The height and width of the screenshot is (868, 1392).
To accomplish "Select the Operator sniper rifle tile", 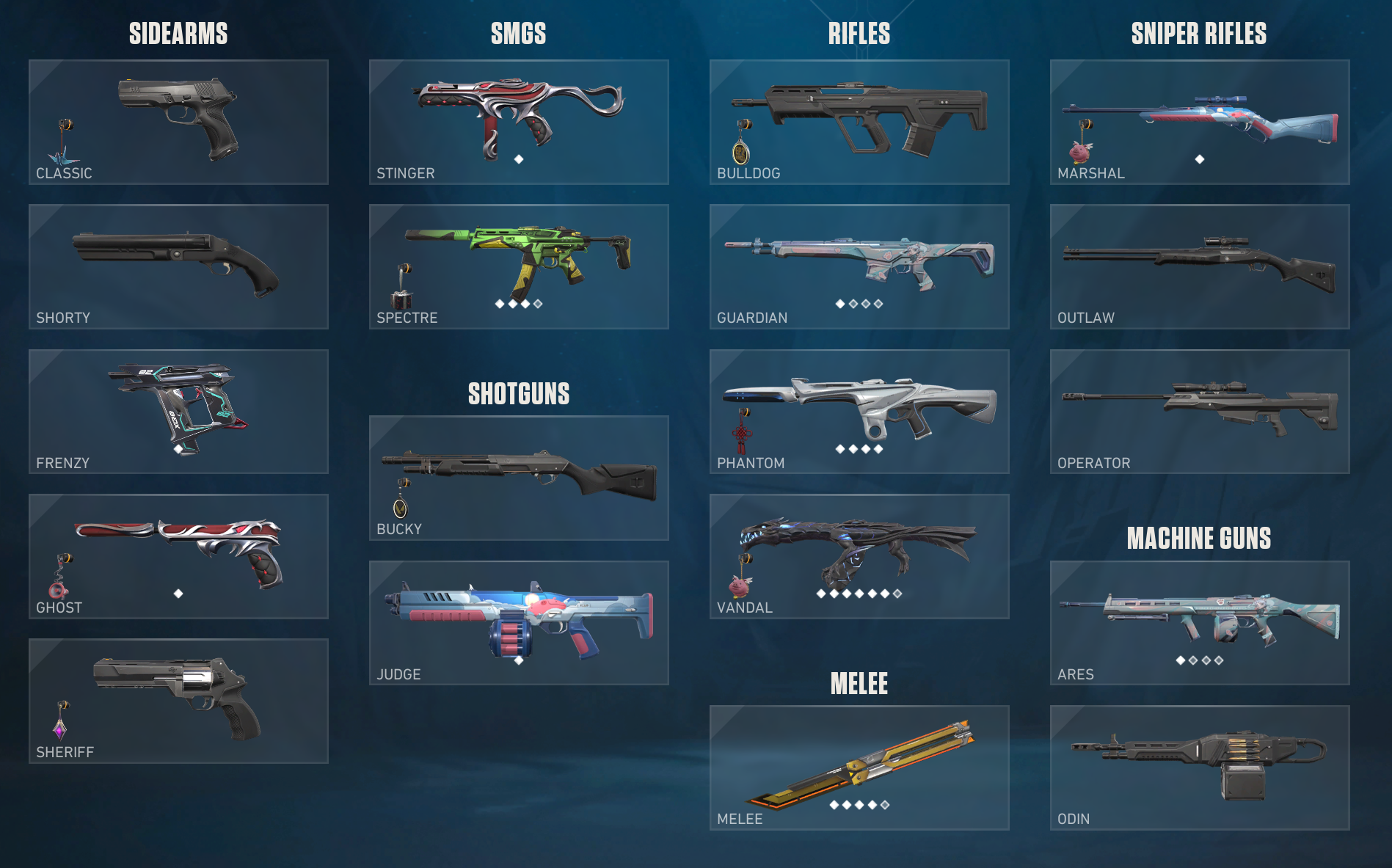I will click(x=1200, y=412).
